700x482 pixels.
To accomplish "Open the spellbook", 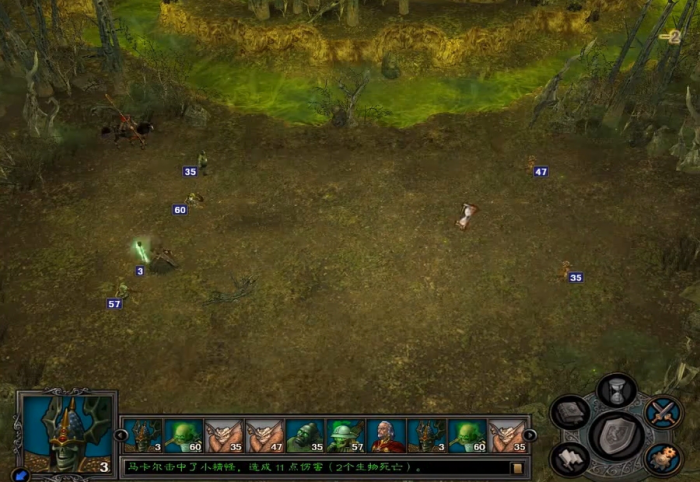I will tap(571, 412).
